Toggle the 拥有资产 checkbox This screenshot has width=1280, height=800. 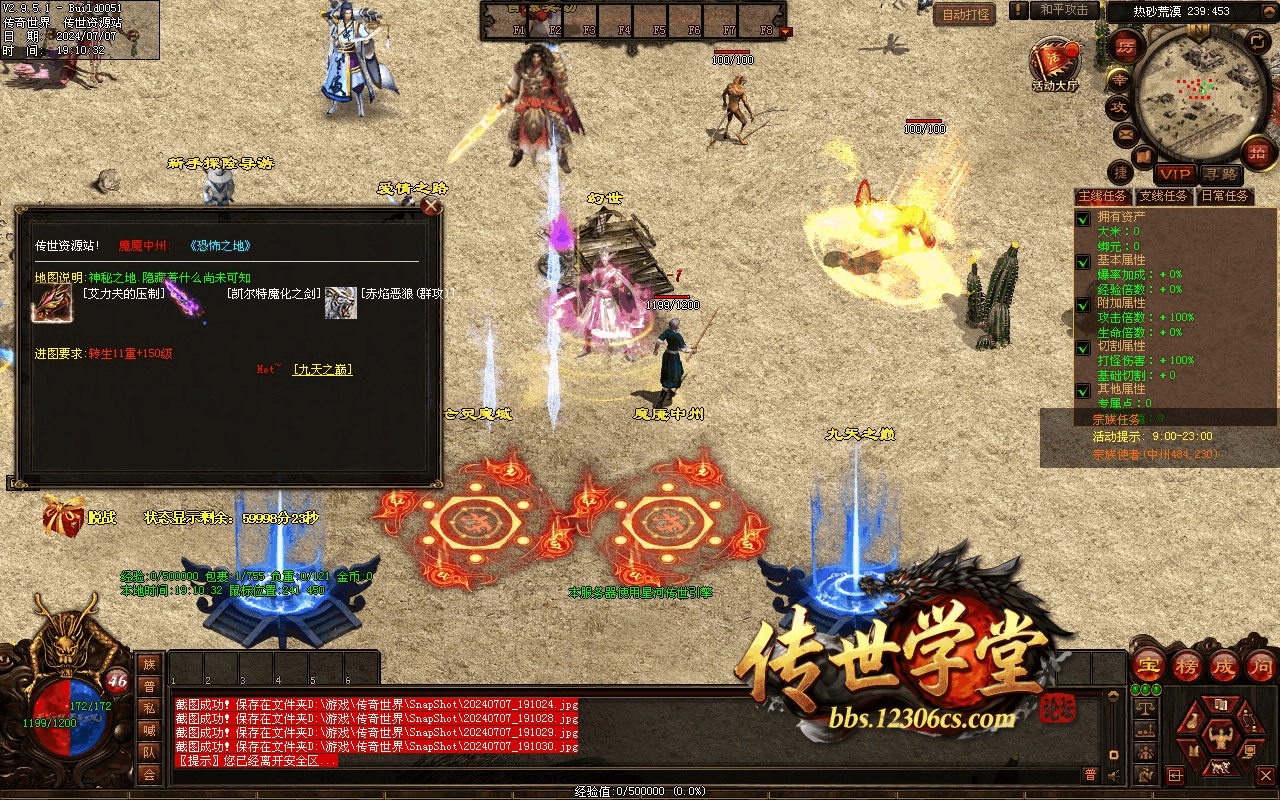coord(1082,219)
